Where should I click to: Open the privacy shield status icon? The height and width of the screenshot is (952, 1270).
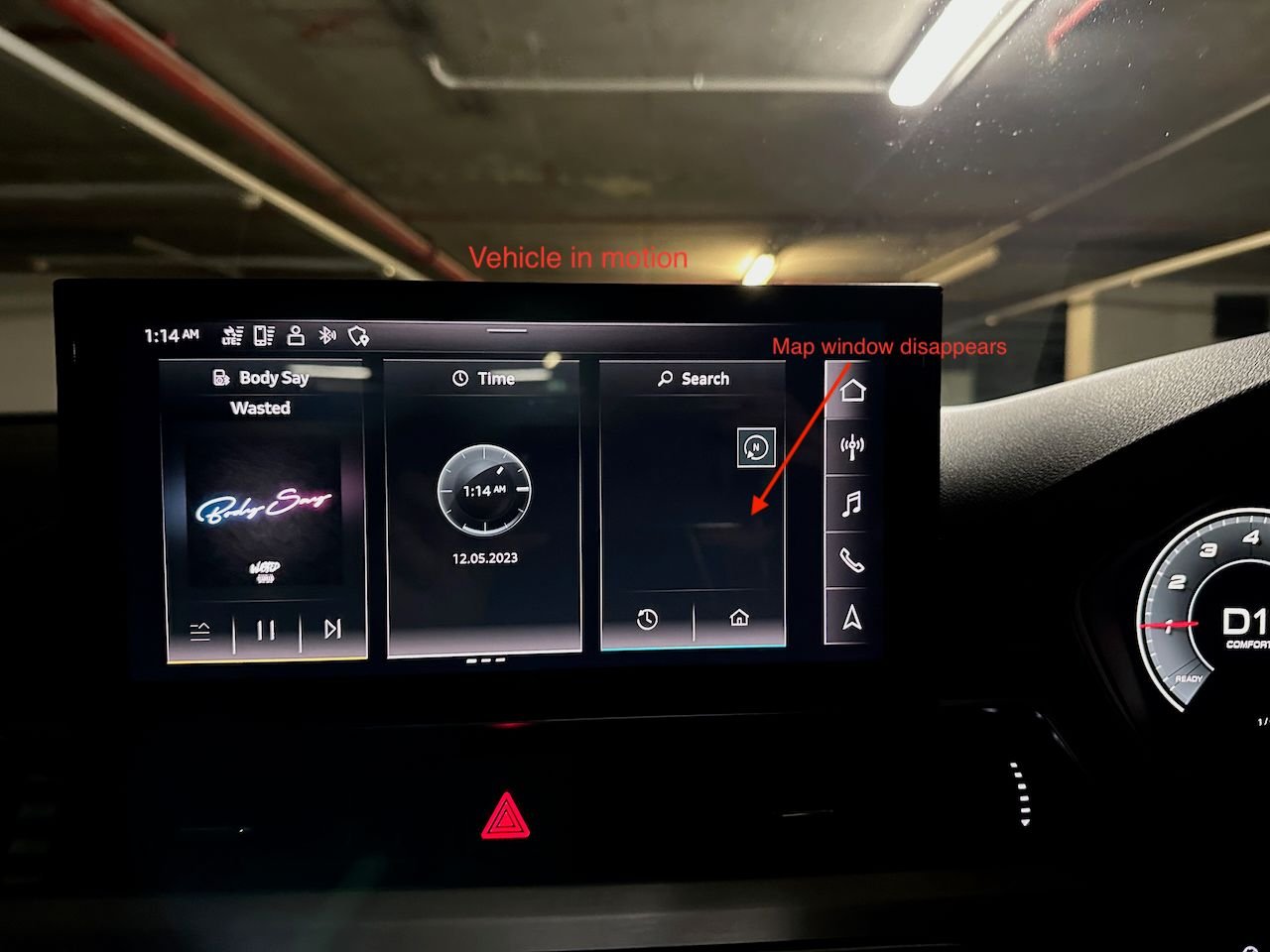point(359,335)
